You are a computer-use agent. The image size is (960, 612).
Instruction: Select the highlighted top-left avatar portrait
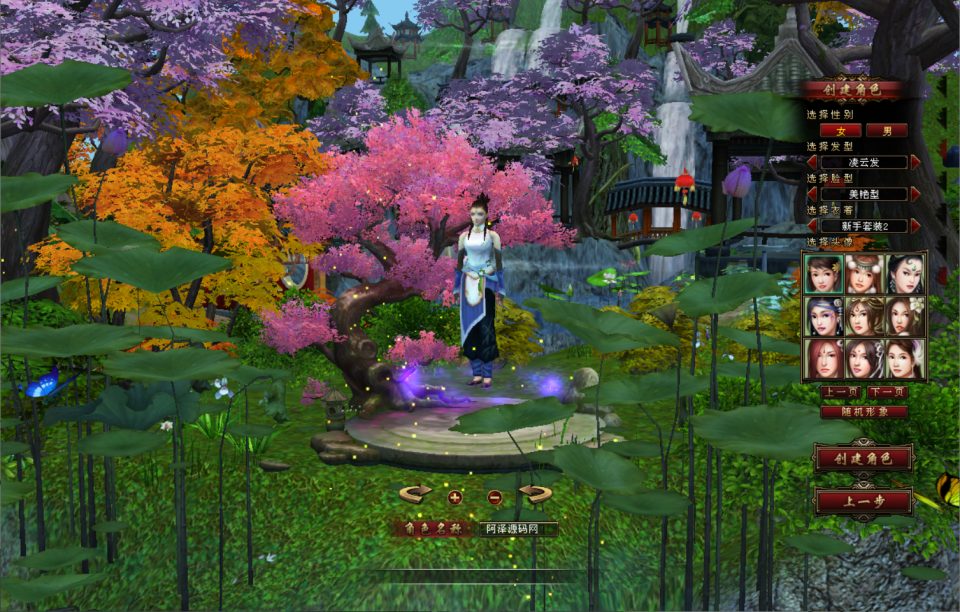coord(825,273)
